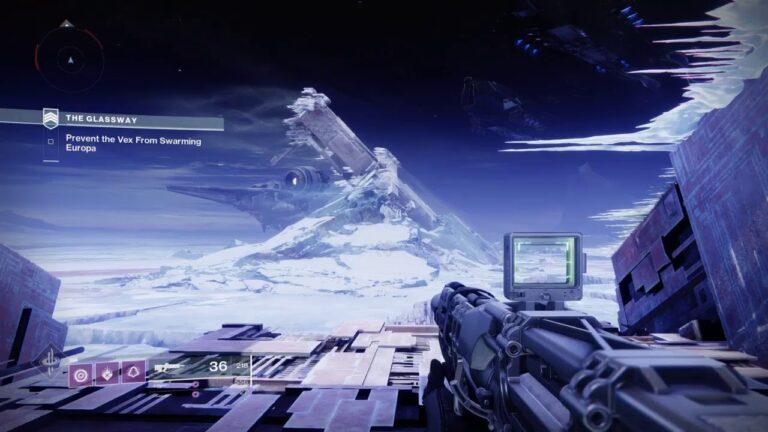This screenshot has height=432, width=768.
Task: Use the melee ability icon
Action: click(x=106, y=373)
